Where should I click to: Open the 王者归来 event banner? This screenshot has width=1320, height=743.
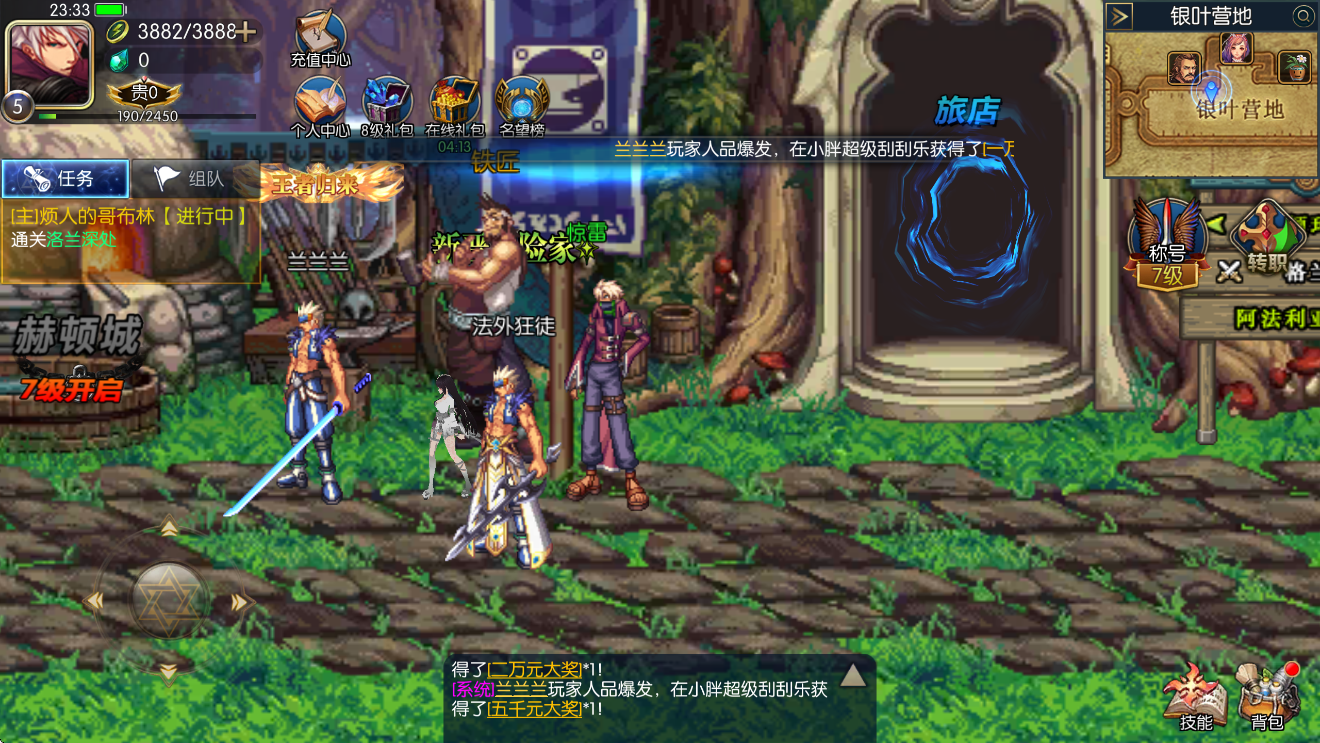point(332,184)
